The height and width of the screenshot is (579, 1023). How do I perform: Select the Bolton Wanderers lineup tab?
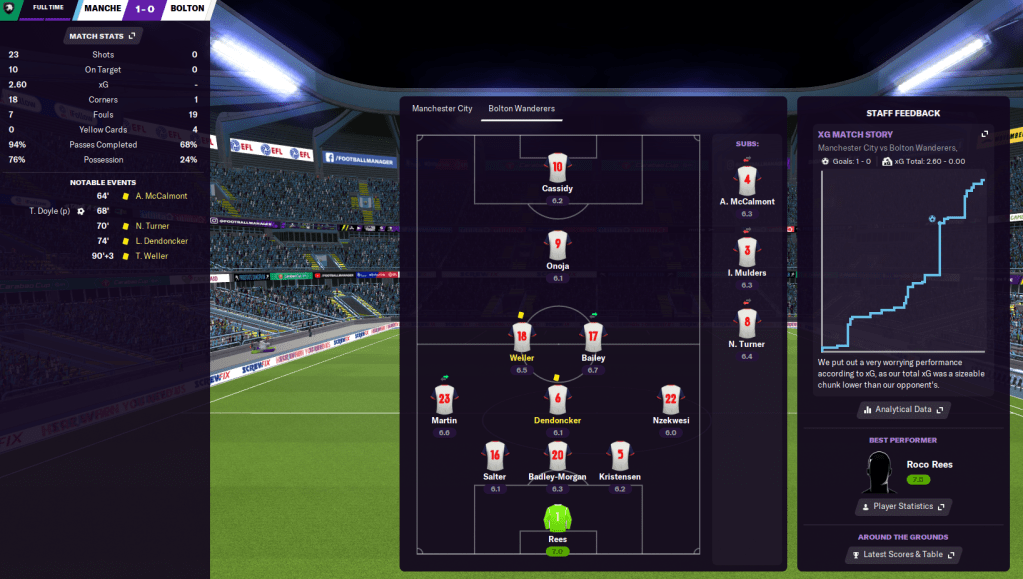tap(521, 108)
